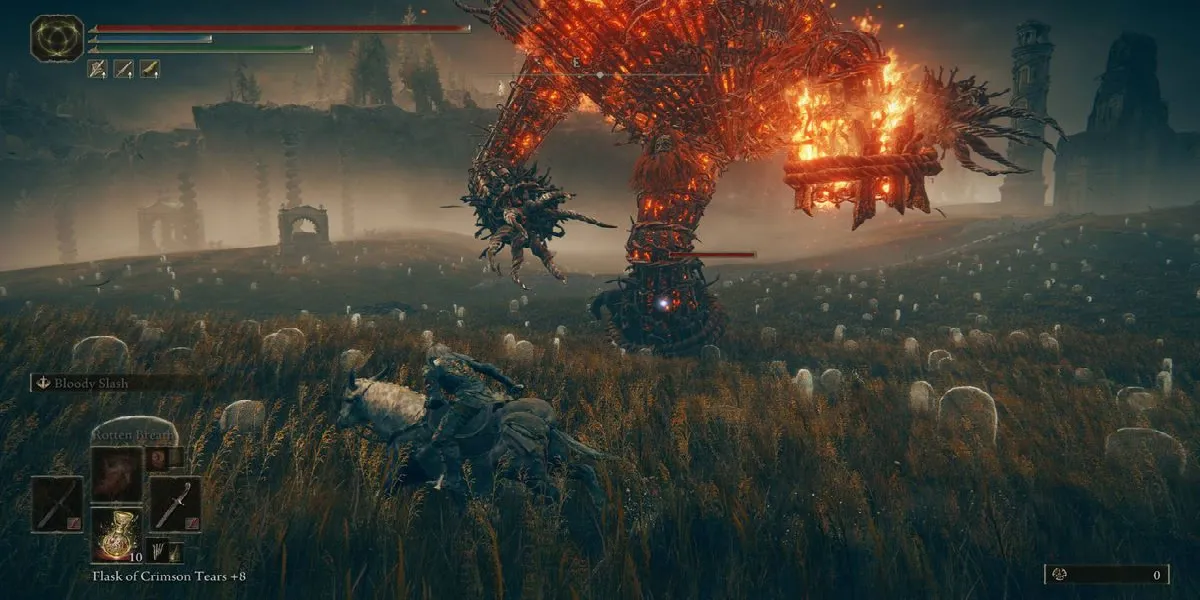Viewport: 1200px width, 600px height.
Task: Select the left-hand longsword armament slot
Action: coord(56,504)
